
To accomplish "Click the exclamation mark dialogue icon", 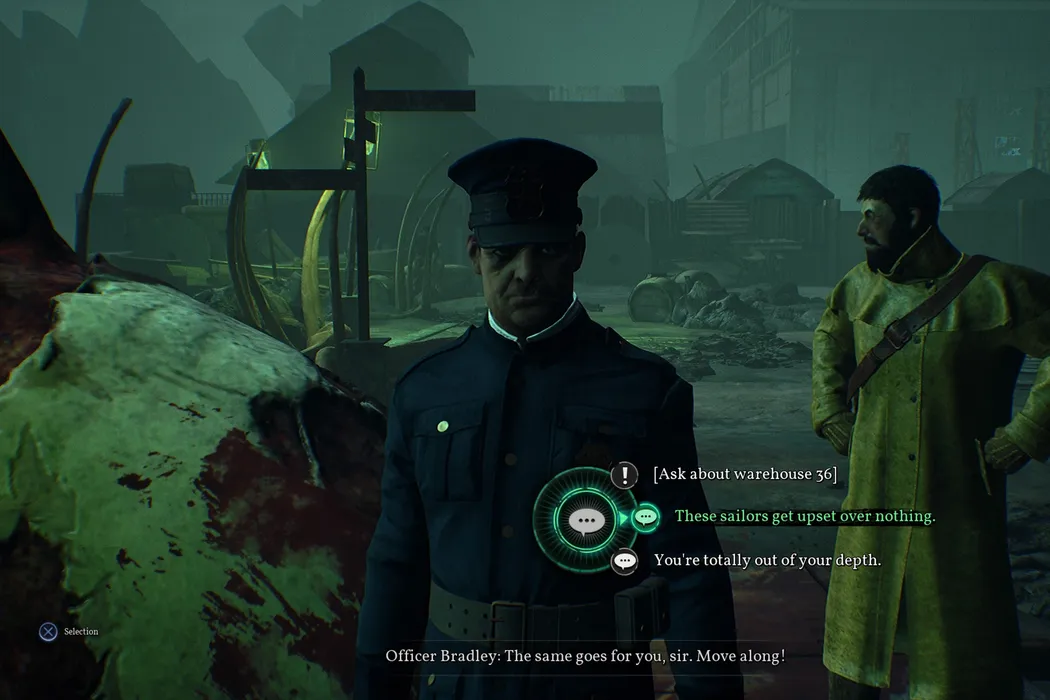I will (x=625, y=474).
